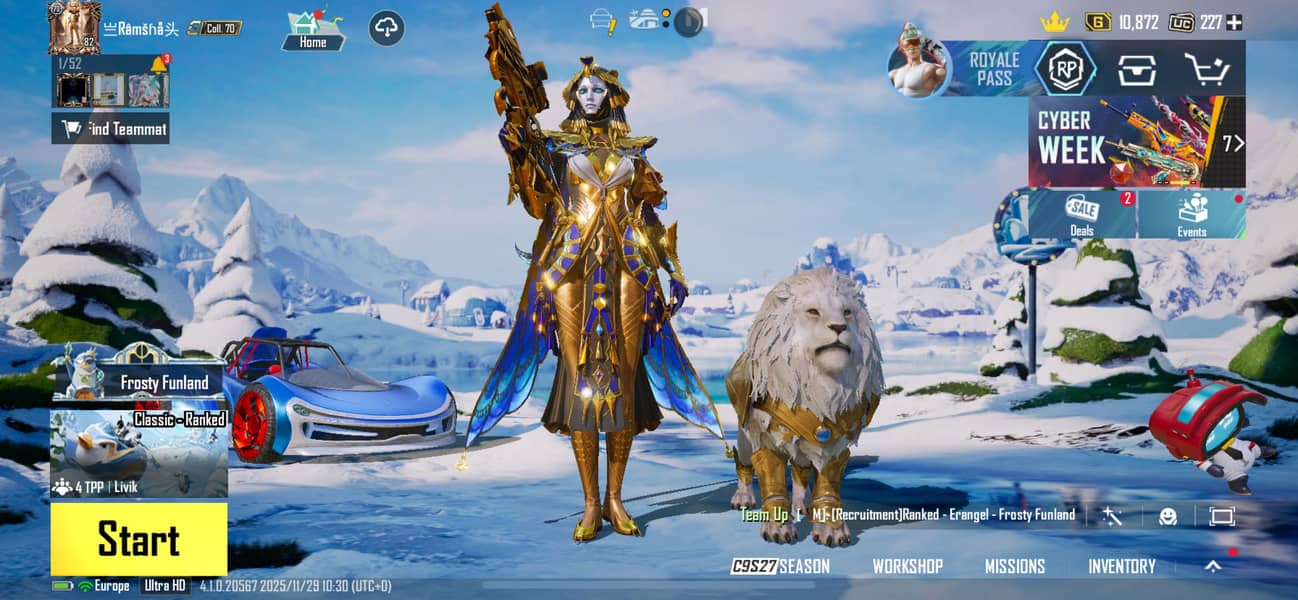Open the cloud download icon
The image size is (1298, 600).
(x=387, y=27)
